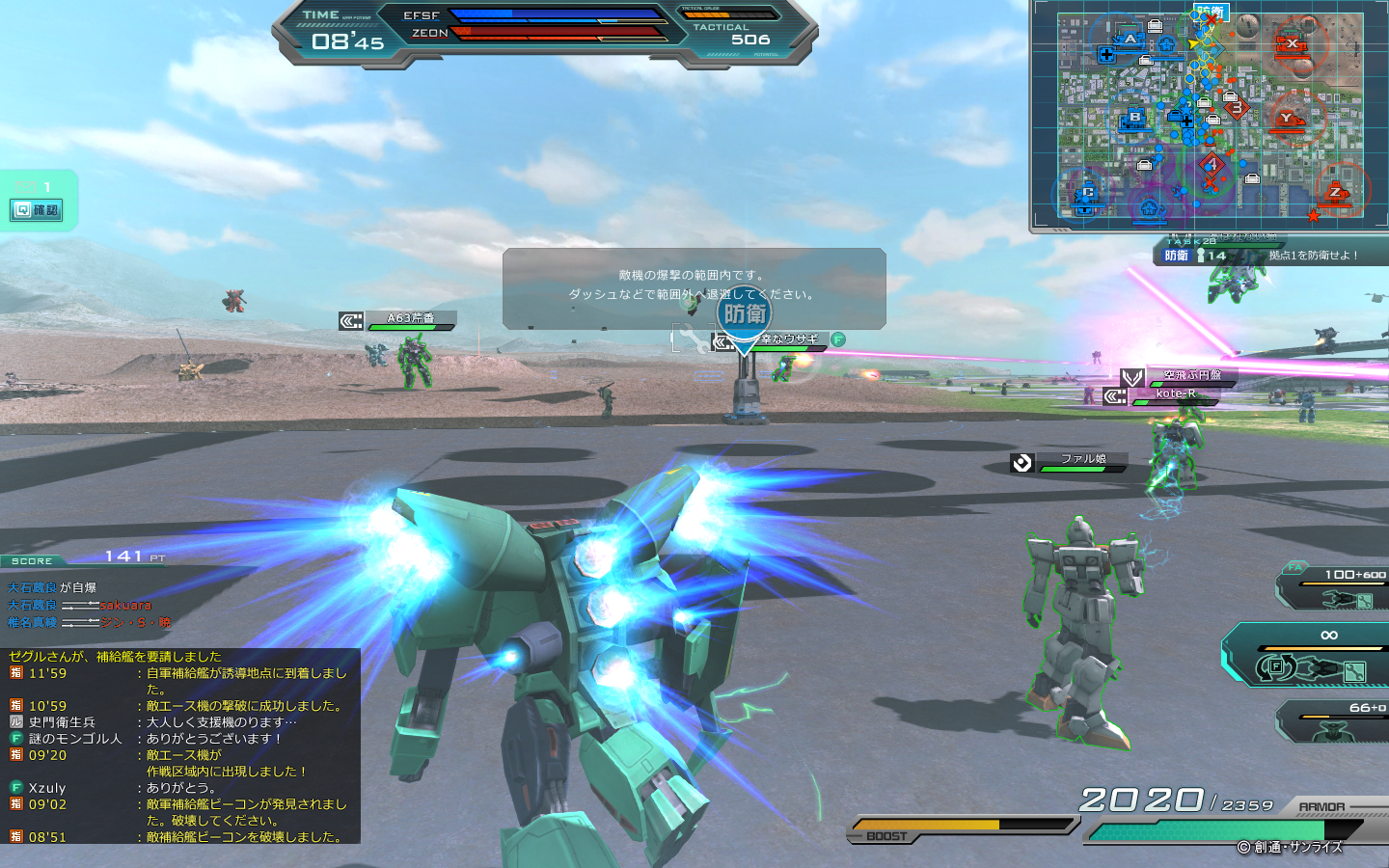The image size is (1389, 868).
Task: Click base A marker on the minimap
Action: 1130,40
